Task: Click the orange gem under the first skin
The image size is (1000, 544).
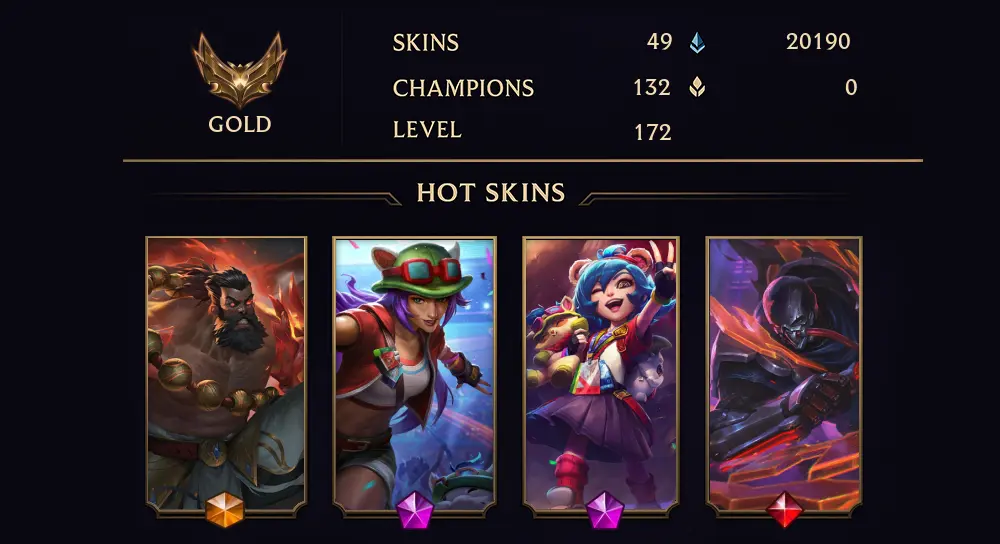Action: (225, 511)
